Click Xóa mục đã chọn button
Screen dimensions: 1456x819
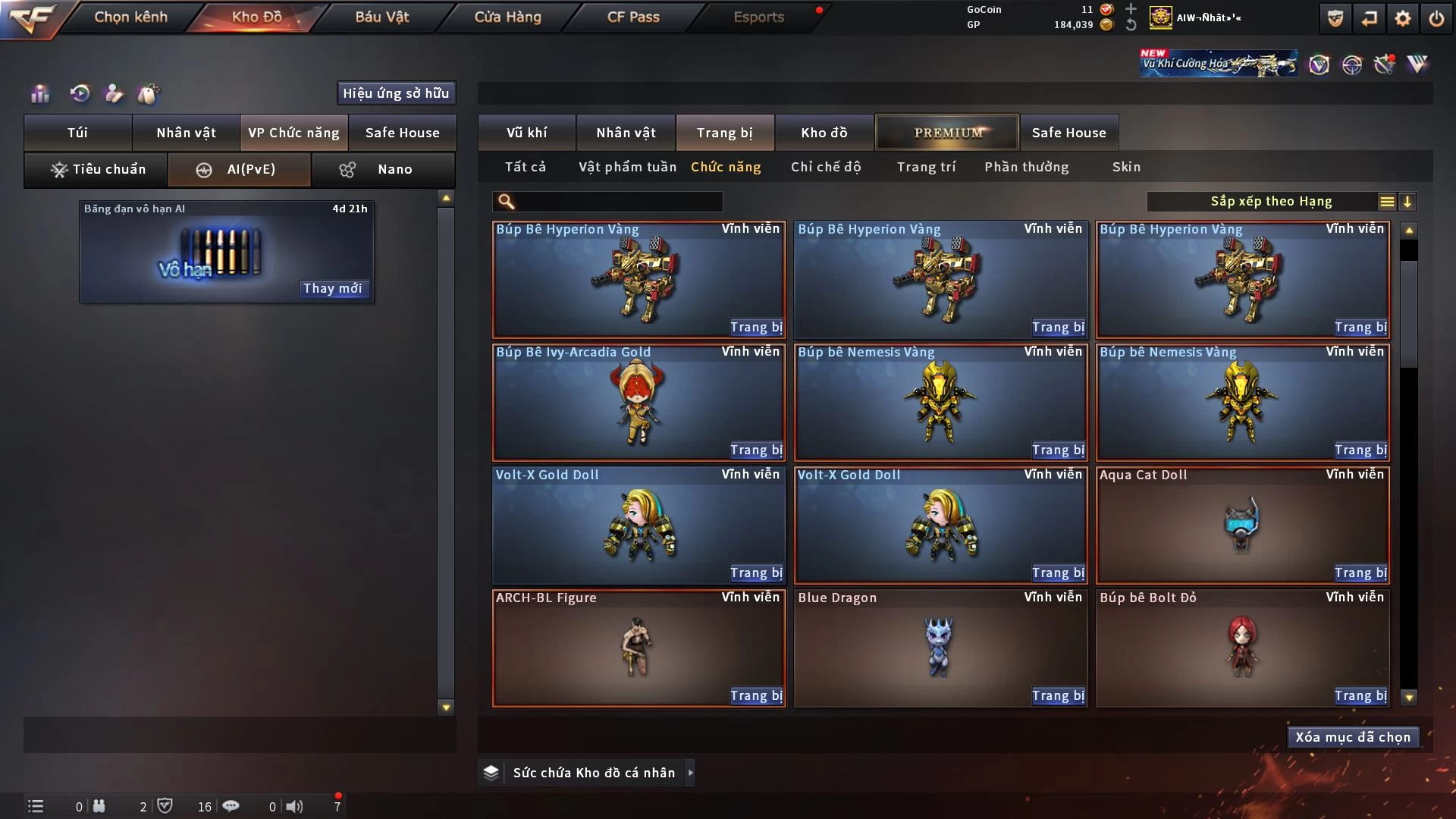click(x=1352, y=737)
